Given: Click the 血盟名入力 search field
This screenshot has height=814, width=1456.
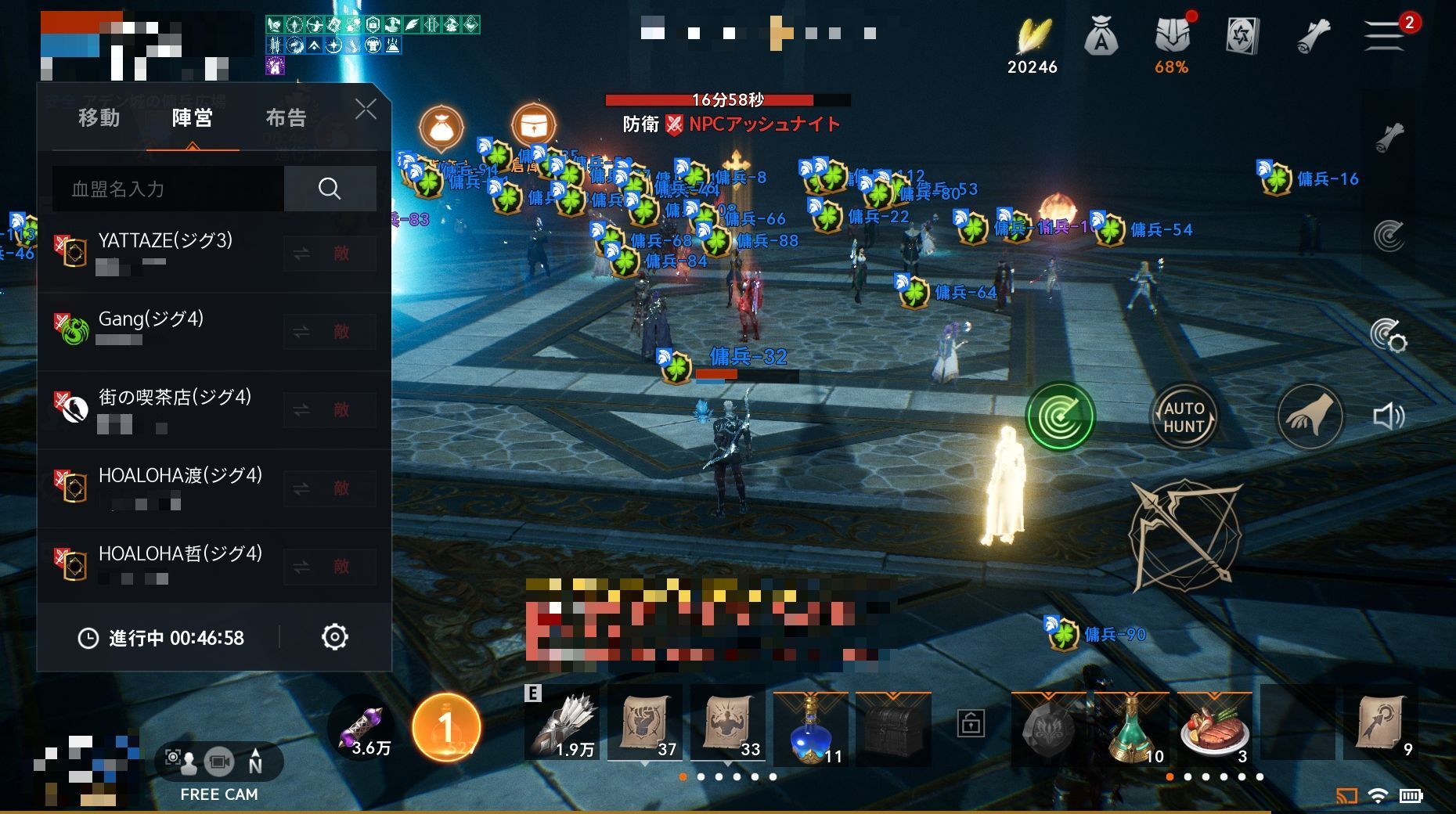Looking at the screenshot, I should coord(164,189).
